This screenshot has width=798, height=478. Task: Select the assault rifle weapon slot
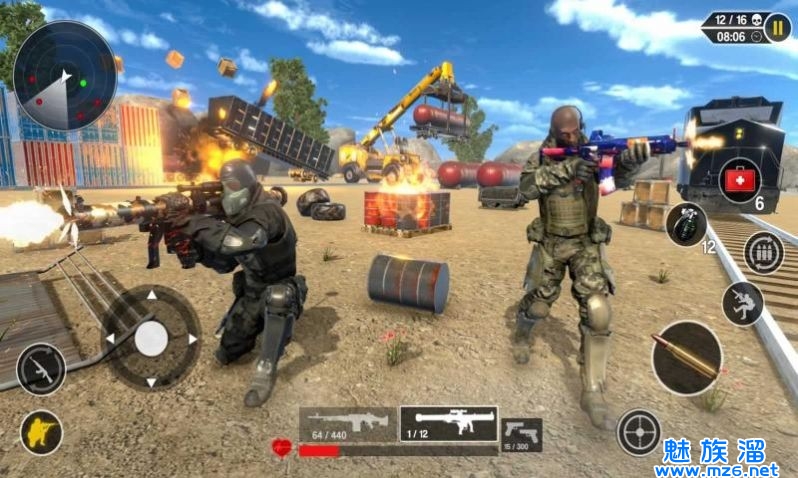pyautogui.click(x=349, y=424)
